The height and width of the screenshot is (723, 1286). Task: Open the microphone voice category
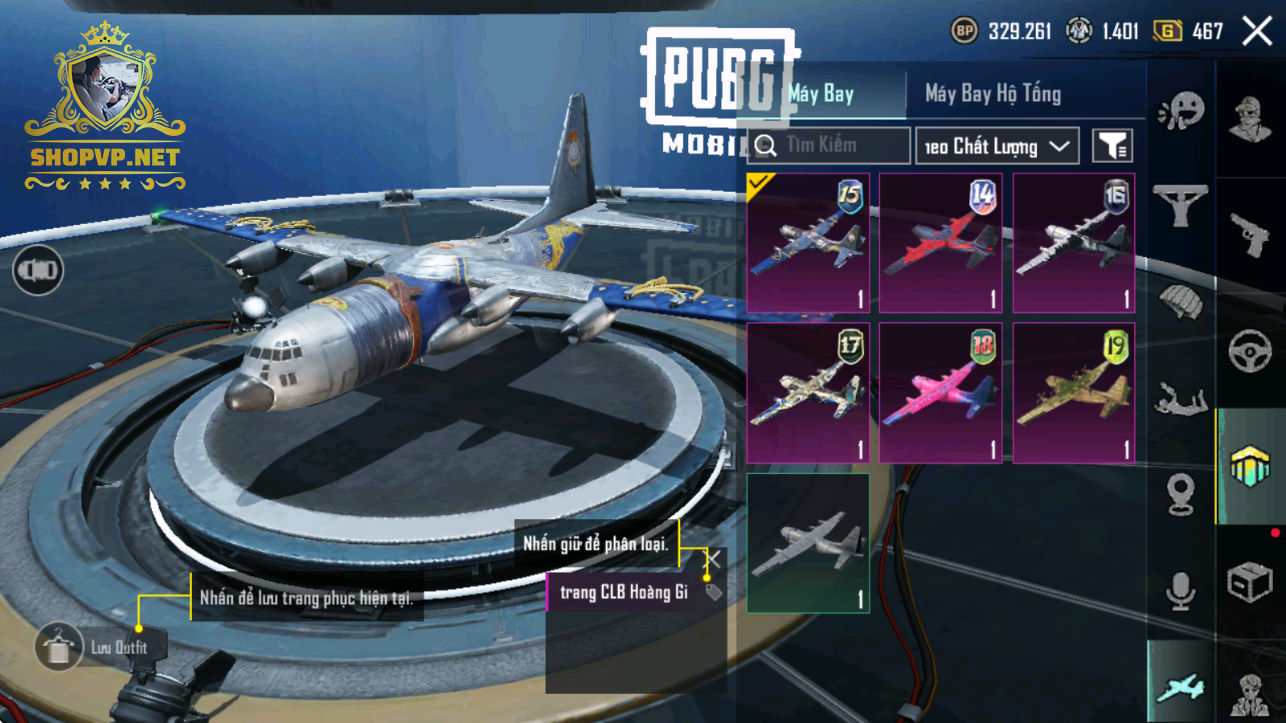[1180, 590]
